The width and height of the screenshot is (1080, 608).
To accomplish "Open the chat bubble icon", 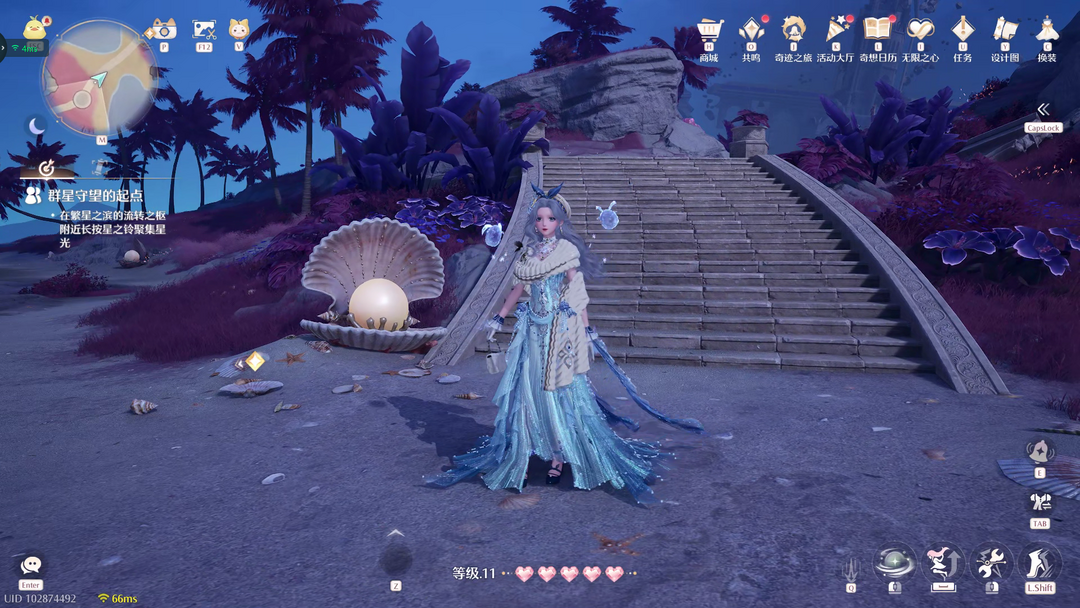I will (31, 566).
